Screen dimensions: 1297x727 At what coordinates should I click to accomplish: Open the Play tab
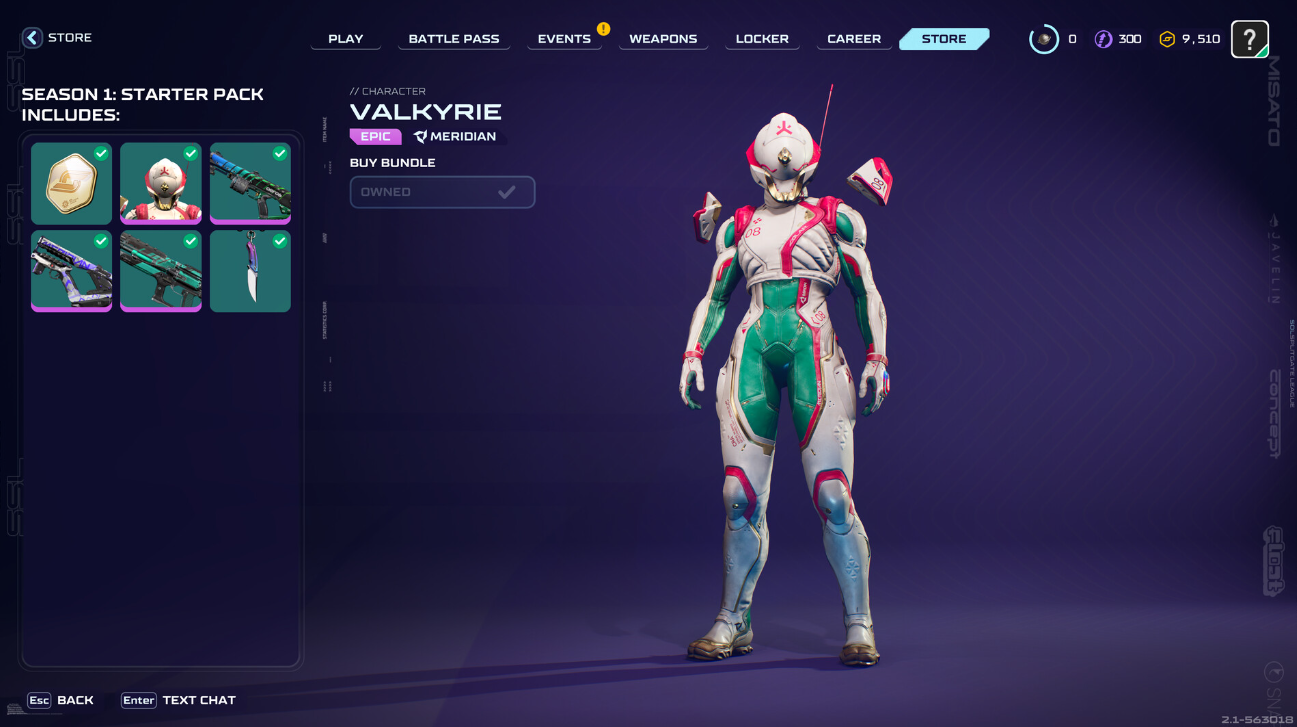click(346, 39)
